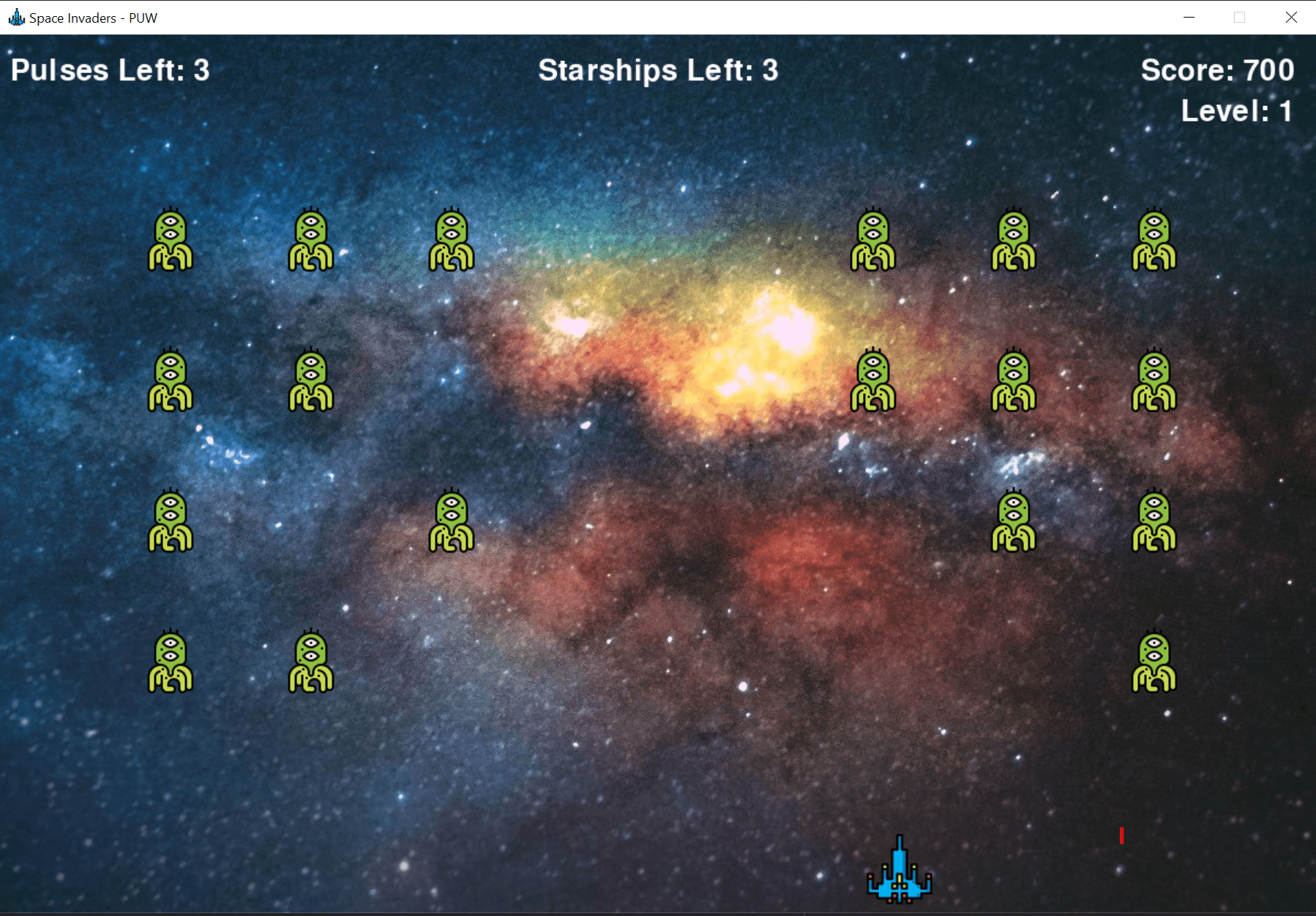Select the Score display
1316x916 pixels.
pyautogui.click(x=1217, y=70)
